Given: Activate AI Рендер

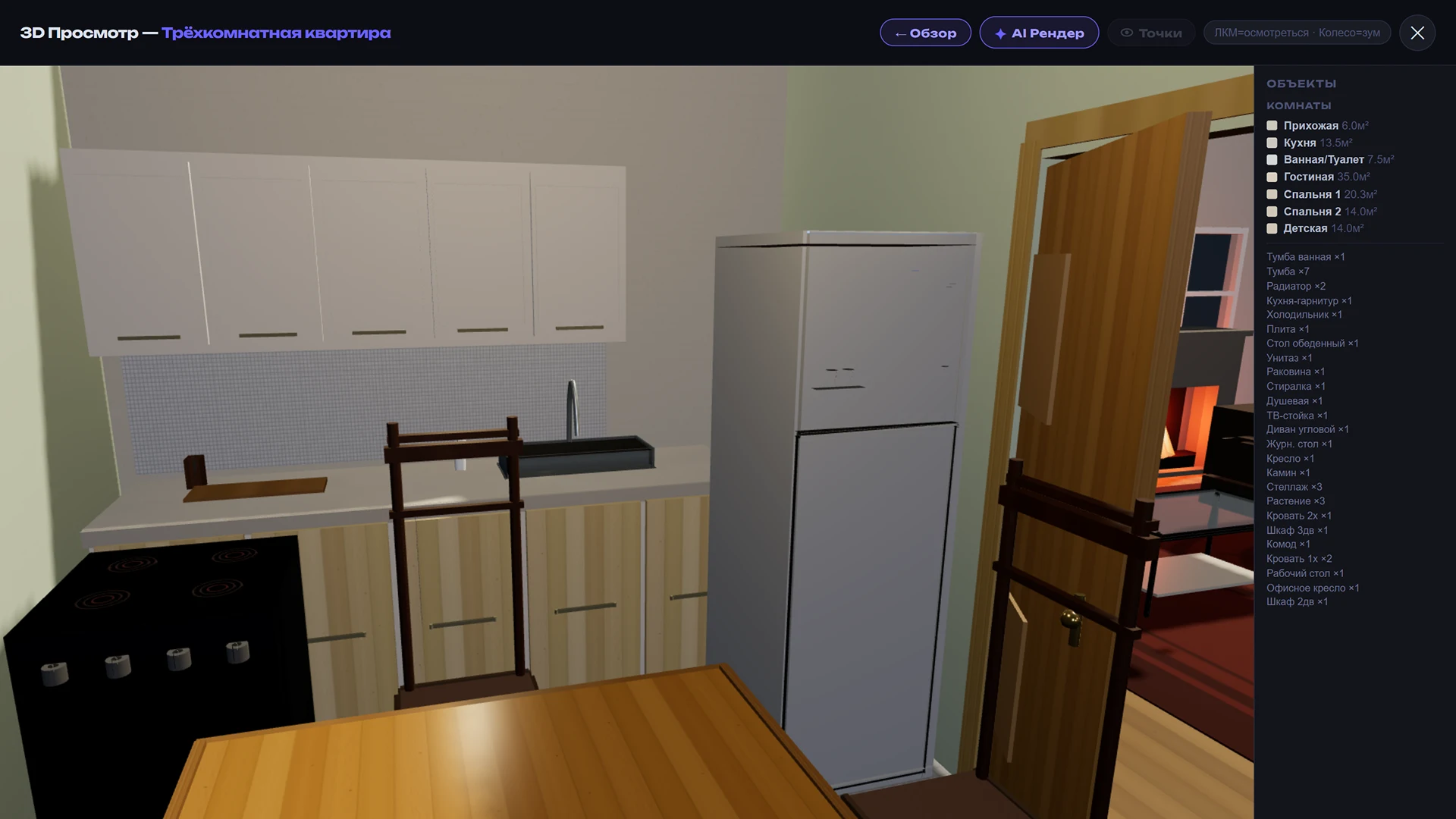Looking at the screenshot, I should pyautogui.click(x=1039, y=33).
